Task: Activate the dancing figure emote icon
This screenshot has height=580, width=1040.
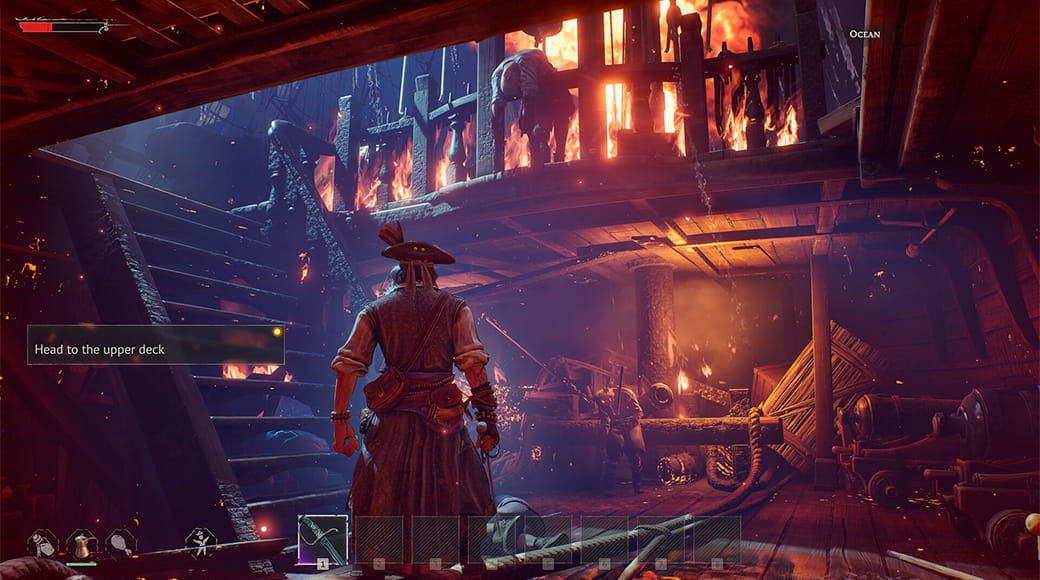Action: 201,542
